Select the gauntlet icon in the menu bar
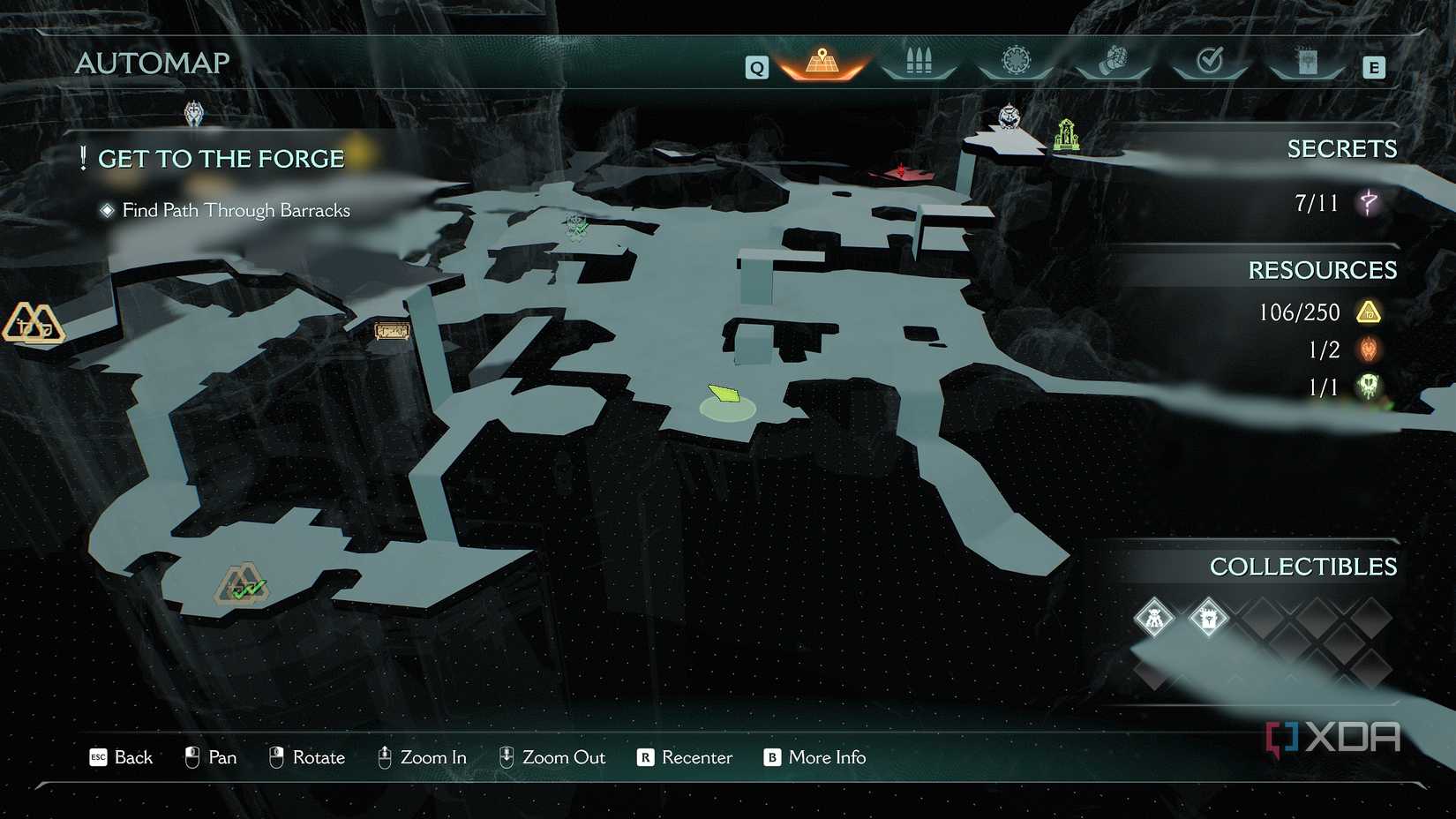1456x819 pixels. (1113, 58)
